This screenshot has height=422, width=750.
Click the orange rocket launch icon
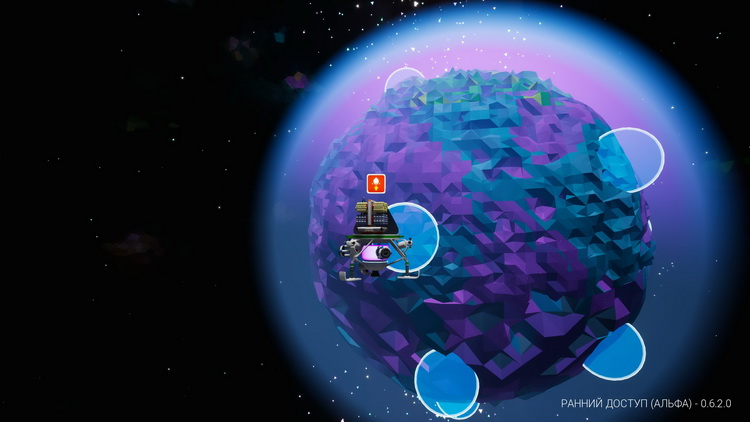[x=376, y=183]
